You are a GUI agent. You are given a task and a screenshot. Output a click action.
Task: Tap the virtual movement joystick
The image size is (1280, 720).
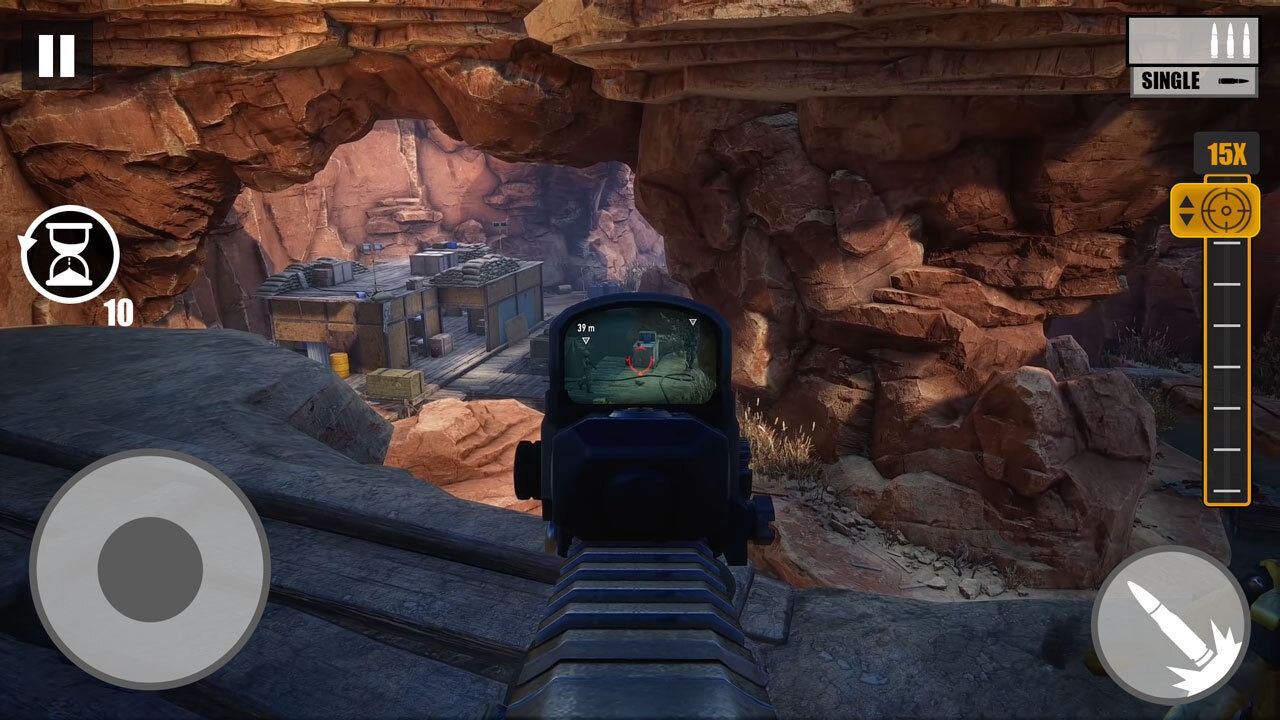pyautogui.click(x=150, y=569)
